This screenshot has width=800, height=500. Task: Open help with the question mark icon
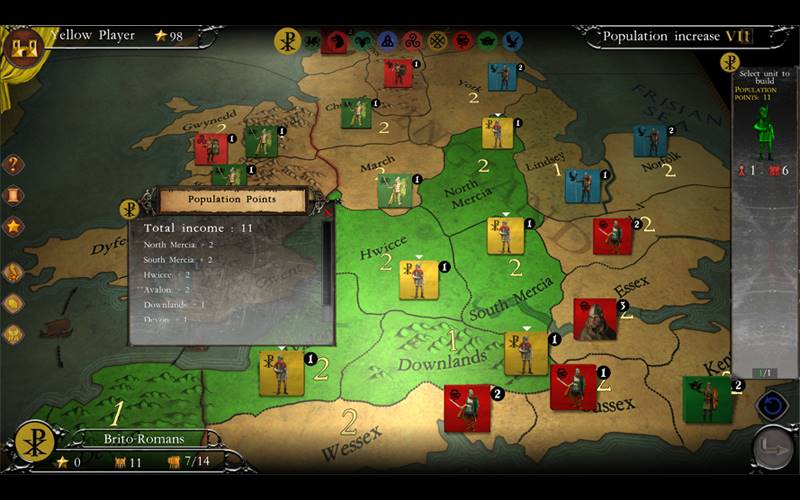14,165
